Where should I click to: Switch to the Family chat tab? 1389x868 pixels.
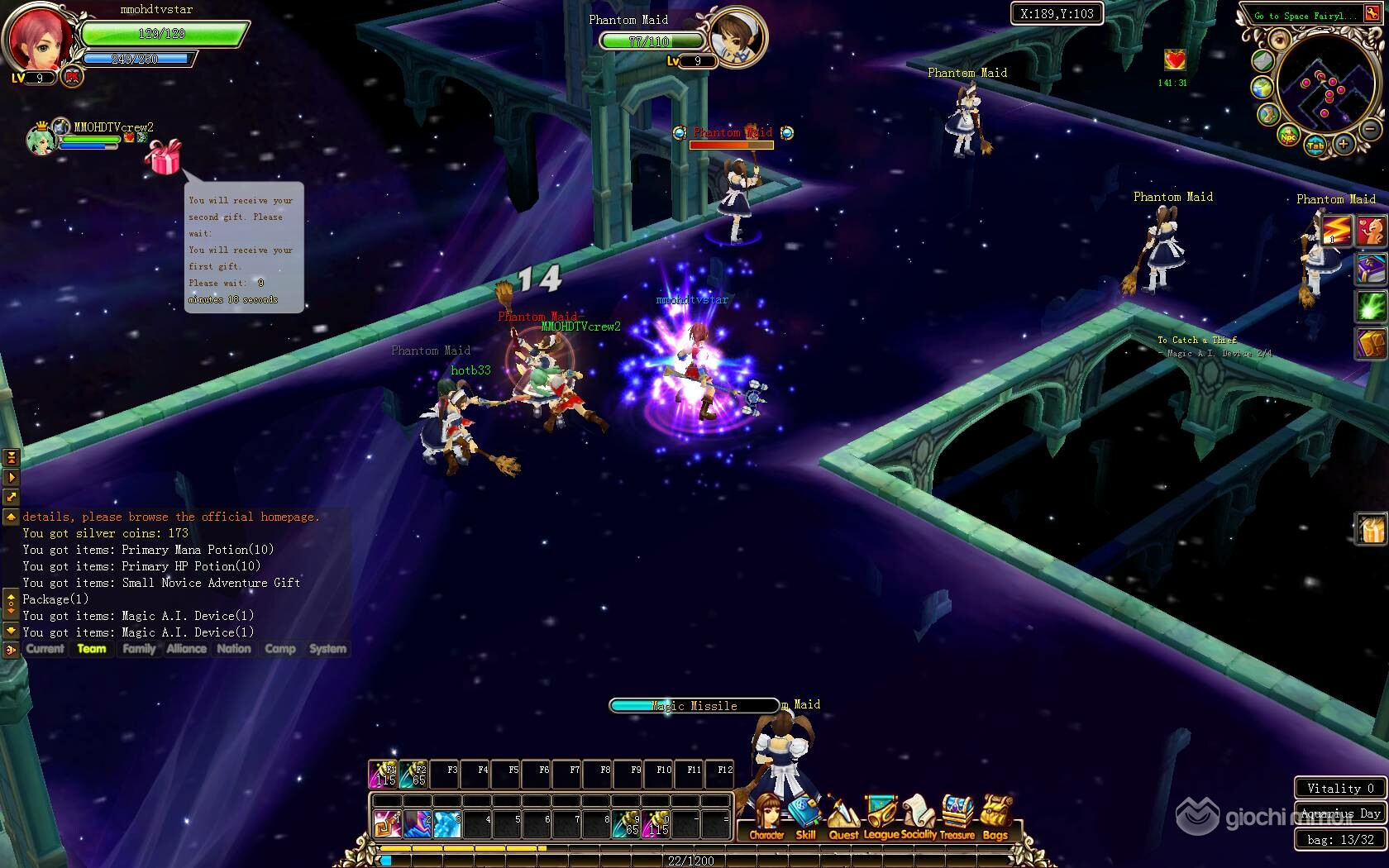tap(139, 649)
